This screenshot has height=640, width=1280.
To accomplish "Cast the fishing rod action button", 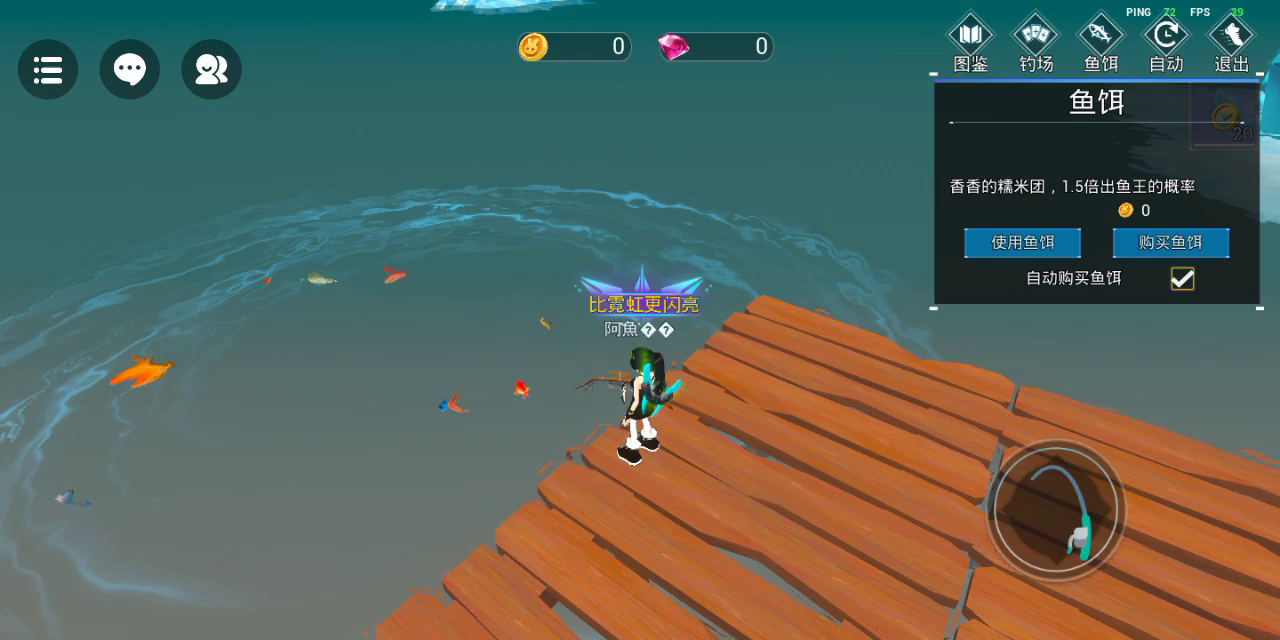I will point(1056,510).
